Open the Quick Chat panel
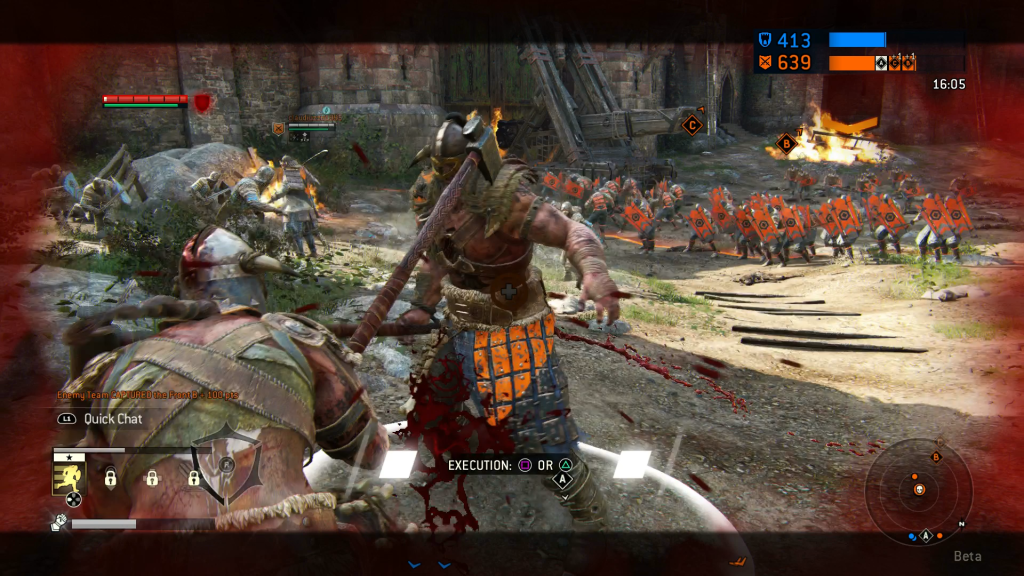 click(112, 419)
